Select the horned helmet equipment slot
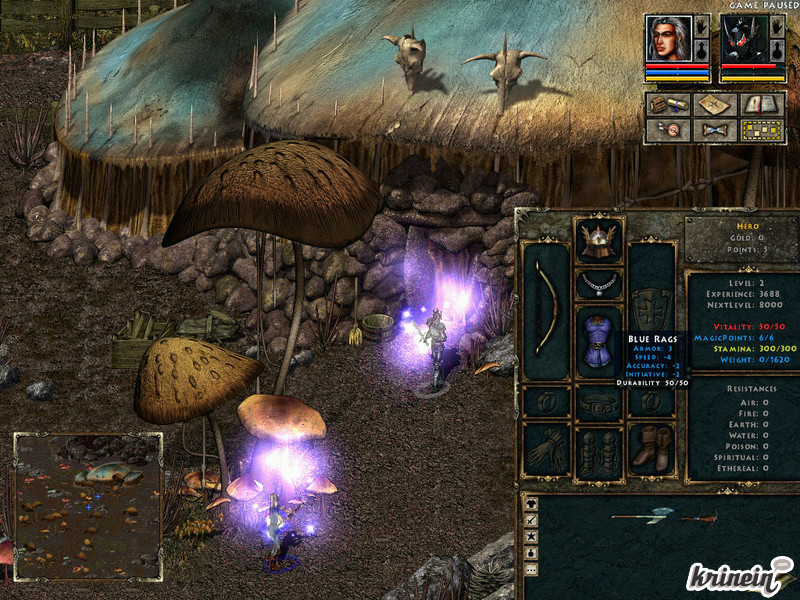Image resolution: width=800 pixels, height=600 pixels. coord(599,241)
